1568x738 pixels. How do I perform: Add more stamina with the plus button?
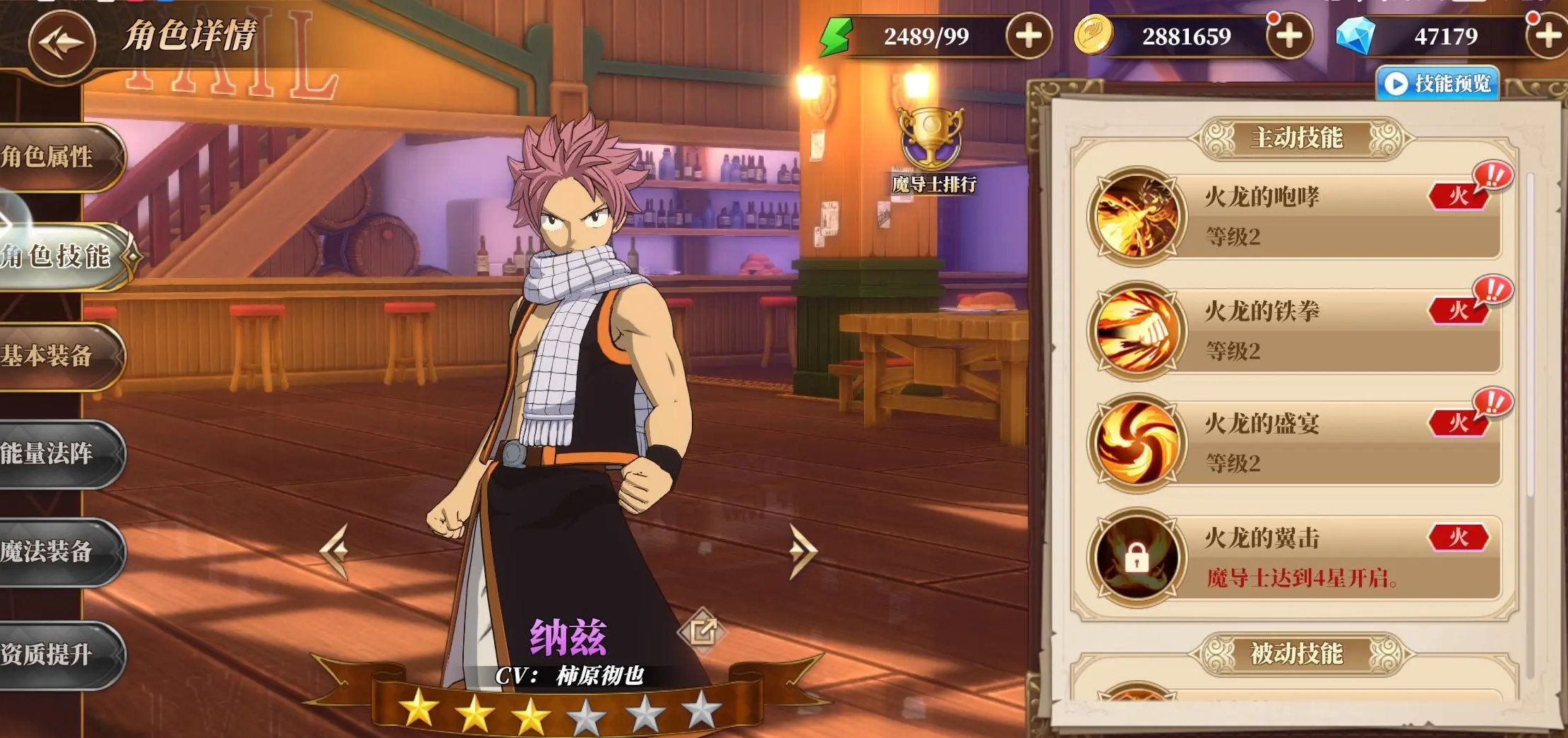1029,36
